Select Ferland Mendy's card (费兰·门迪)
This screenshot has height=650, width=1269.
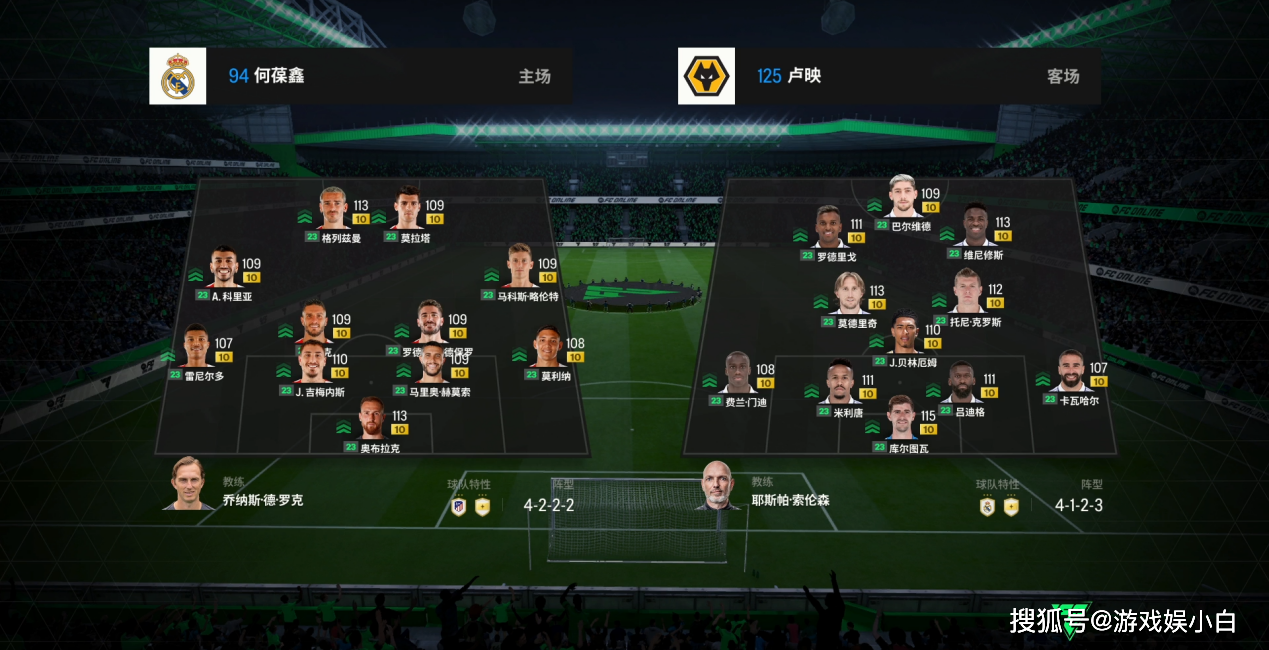click(x=739, y=373)
